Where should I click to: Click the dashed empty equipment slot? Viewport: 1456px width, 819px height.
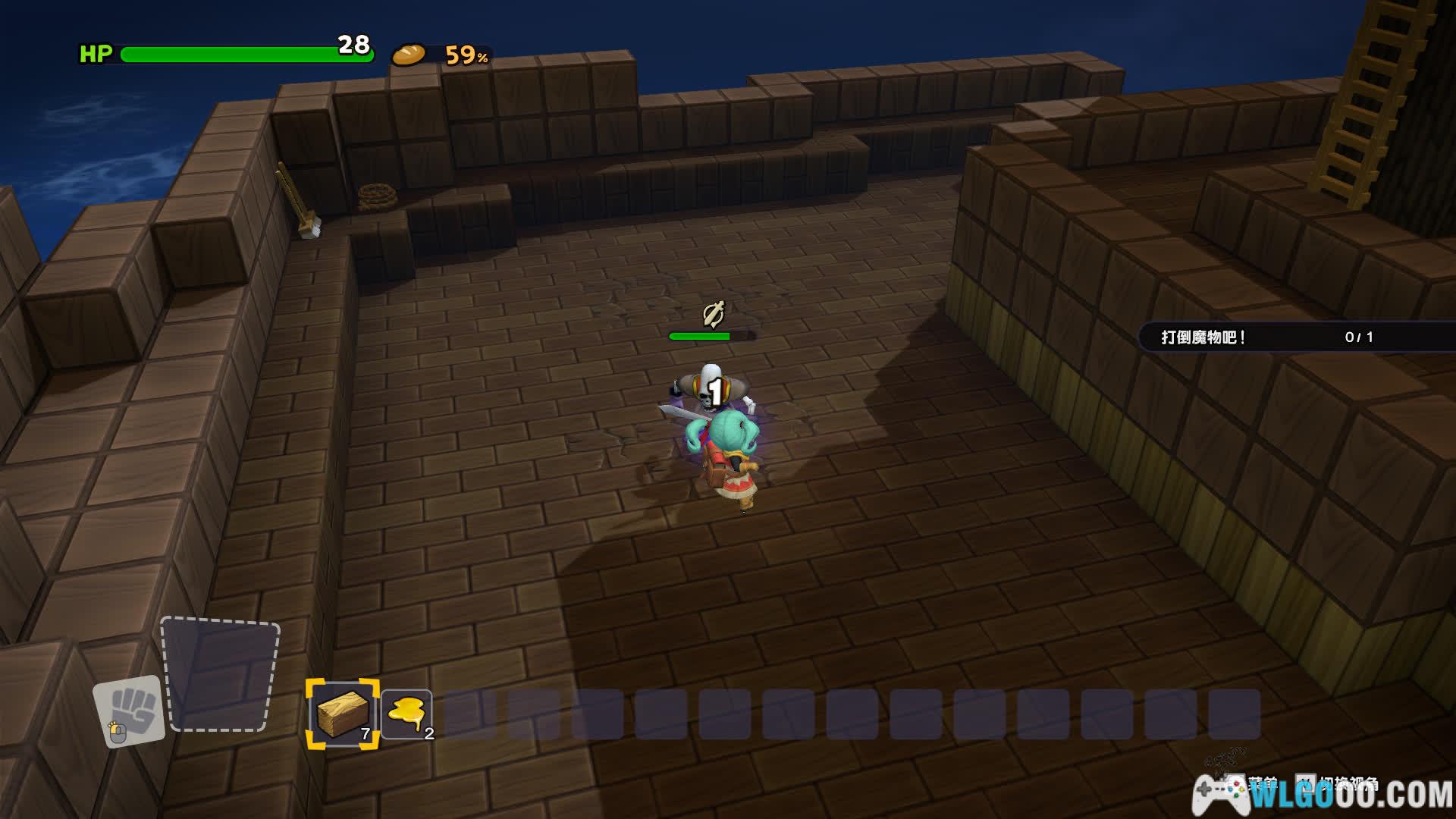click(220, 675)
